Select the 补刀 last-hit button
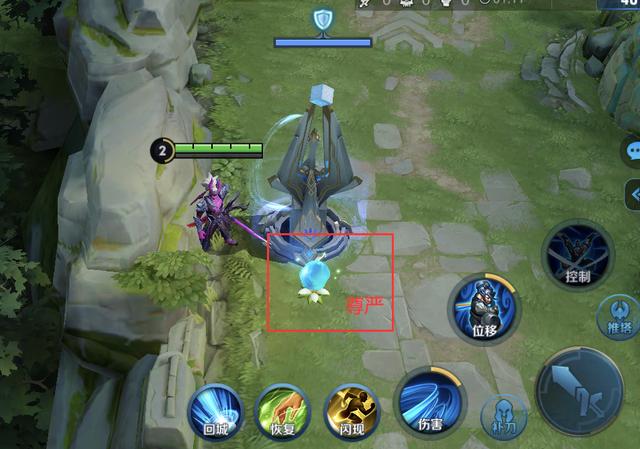This screenshot has width=640, height=449. pyautogui.click(x=503, y=416)
